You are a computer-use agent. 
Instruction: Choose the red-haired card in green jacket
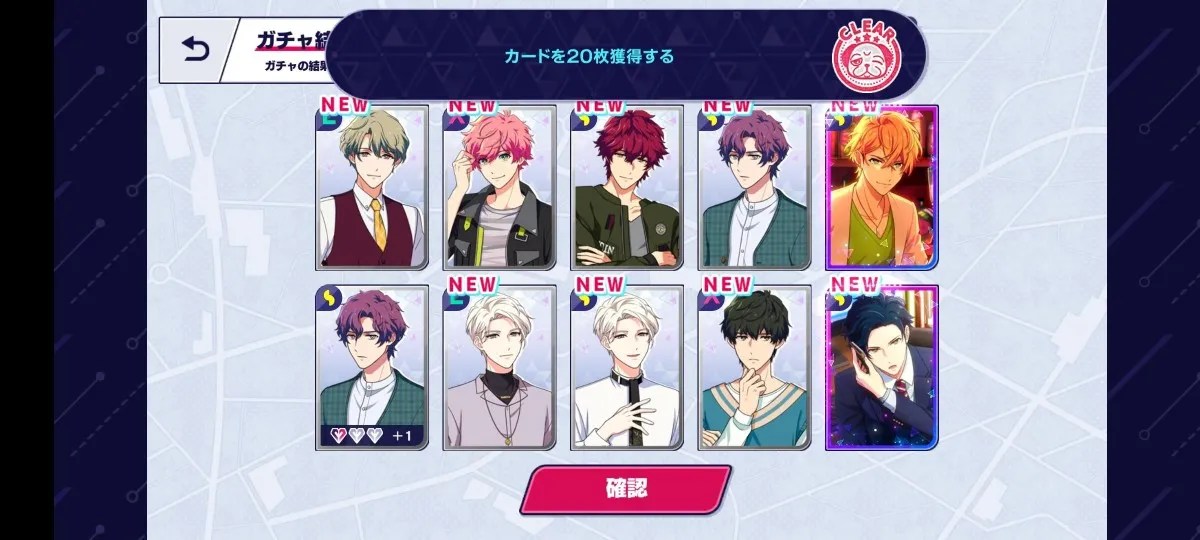627,188
